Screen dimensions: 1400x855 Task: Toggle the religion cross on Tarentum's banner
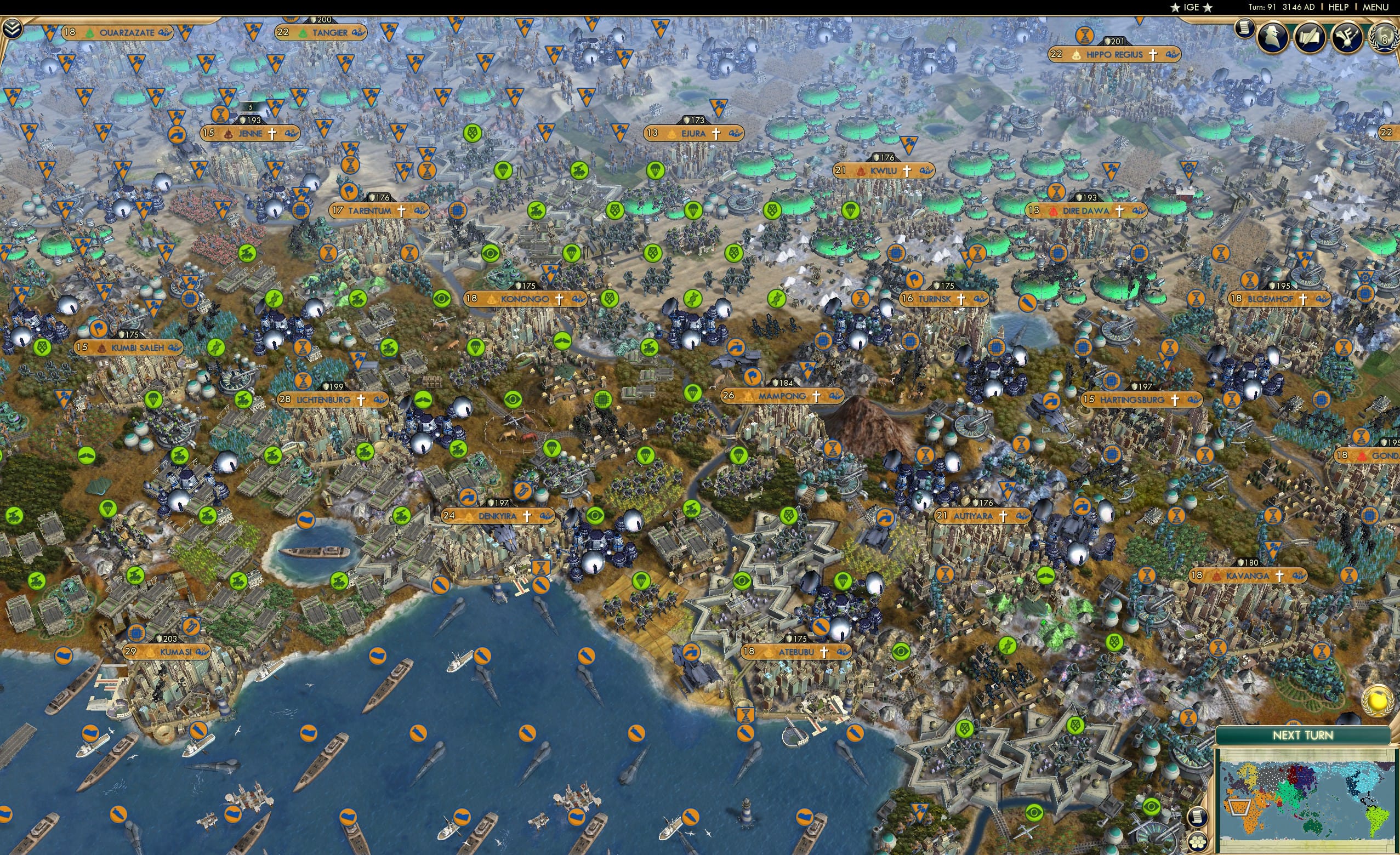tap(402, 212)
